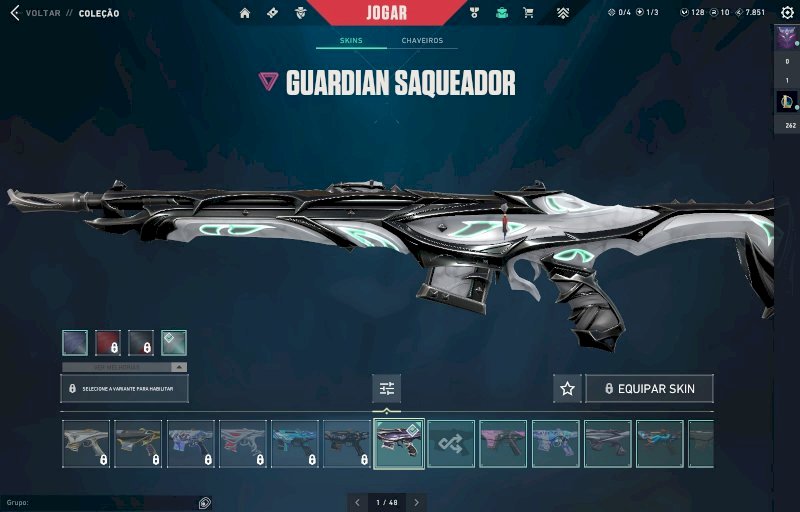Open the home icon in the top bar
This screenshot has width=800, height=512.
[245, 13]
